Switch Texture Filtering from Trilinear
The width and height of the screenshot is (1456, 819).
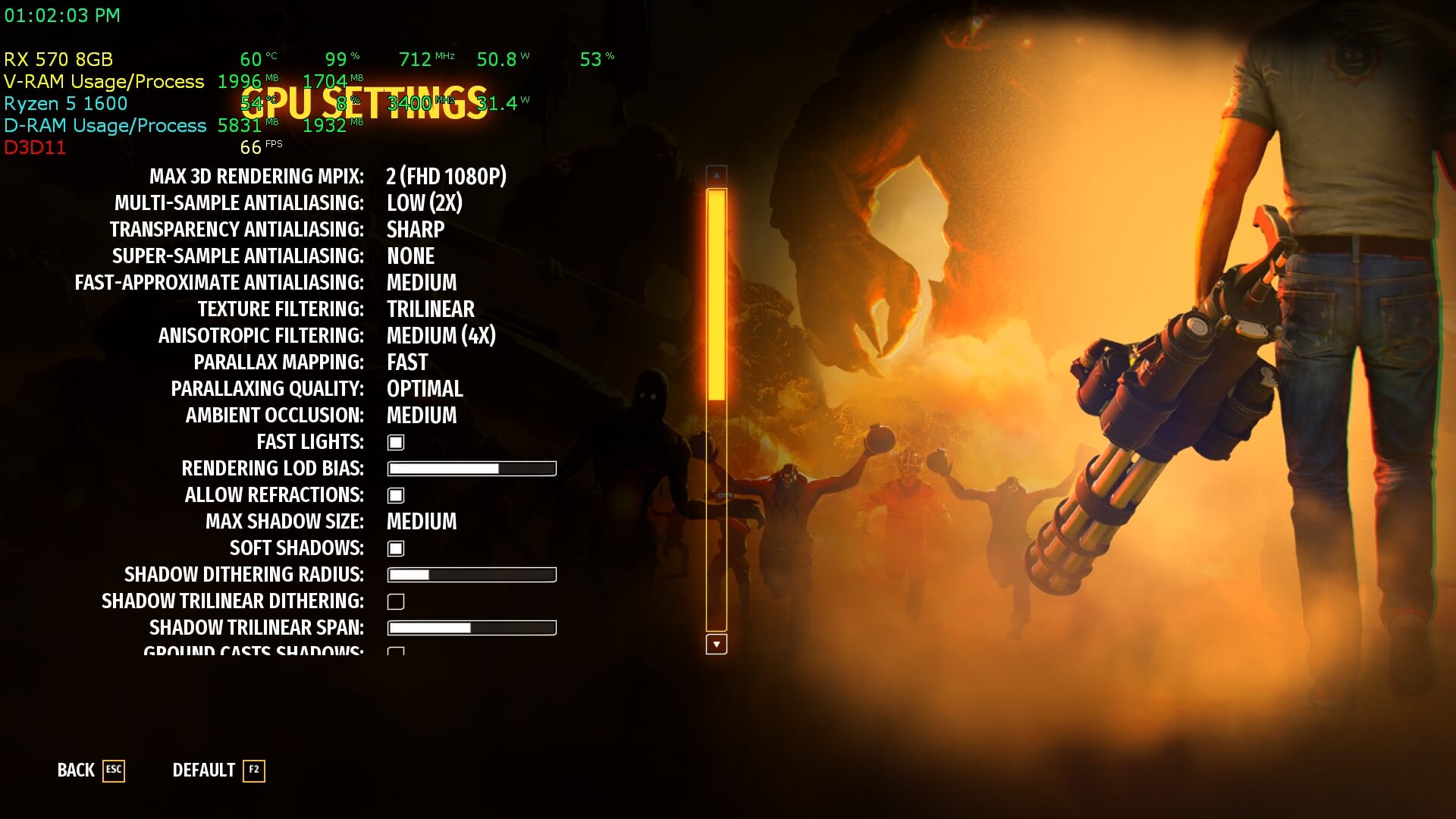click(x=430, y=309)
